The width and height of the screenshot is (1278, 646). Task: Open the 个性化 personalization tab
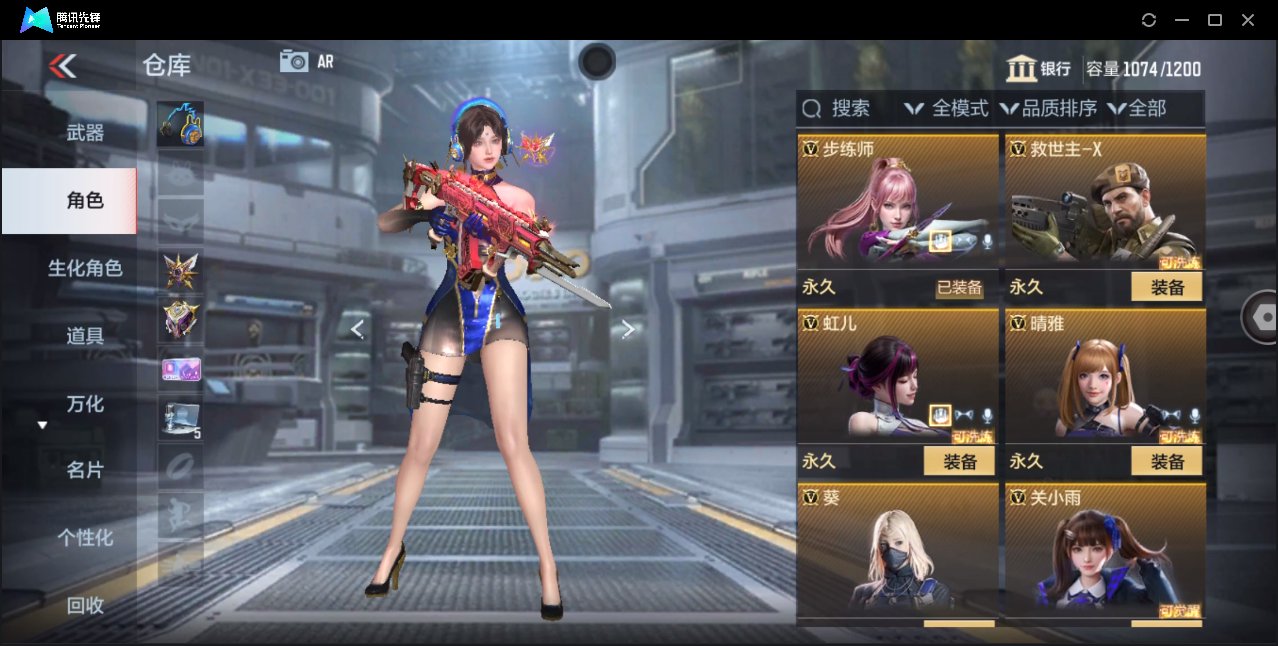pos(85,538)
